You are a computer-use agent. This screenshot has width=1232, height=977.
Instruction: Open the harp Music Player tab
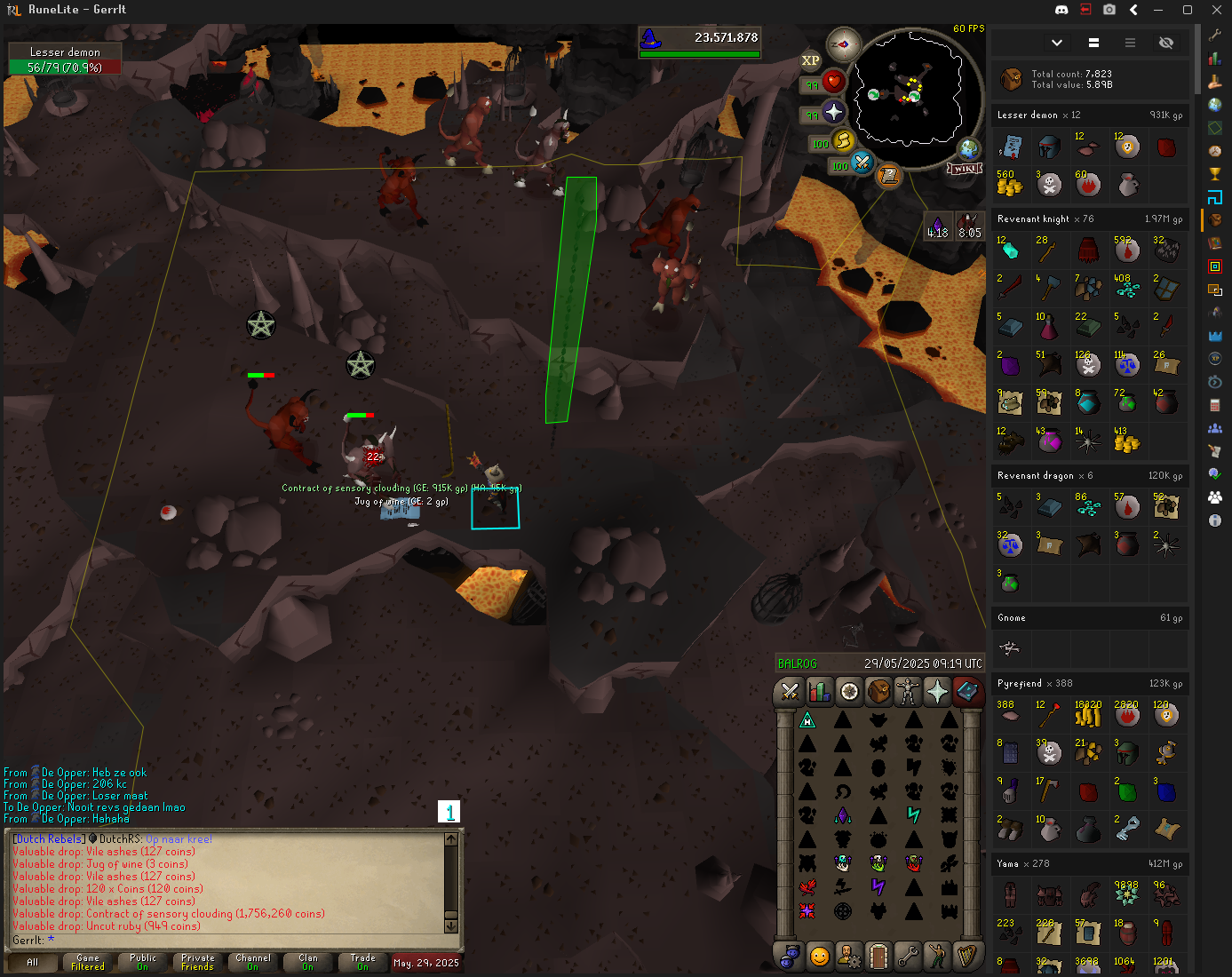[x=966, y=956]
